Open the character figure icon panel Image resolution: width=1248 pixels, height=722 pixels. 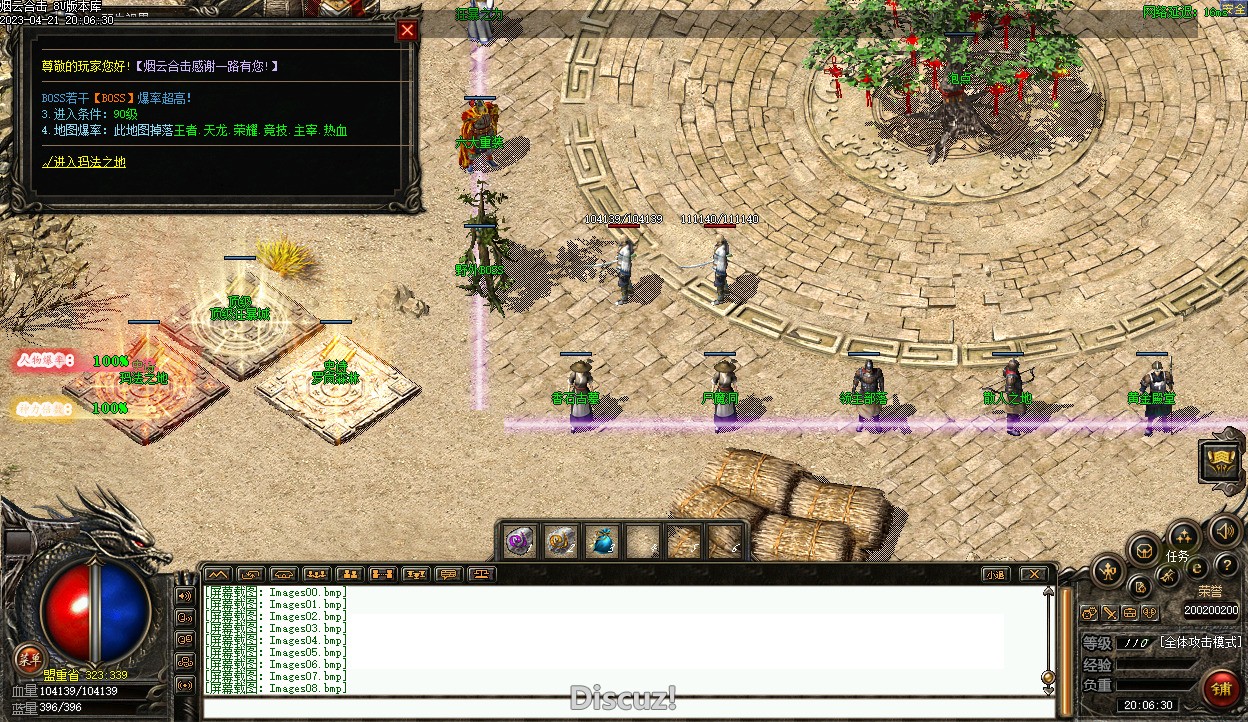tap(1108, 572)
